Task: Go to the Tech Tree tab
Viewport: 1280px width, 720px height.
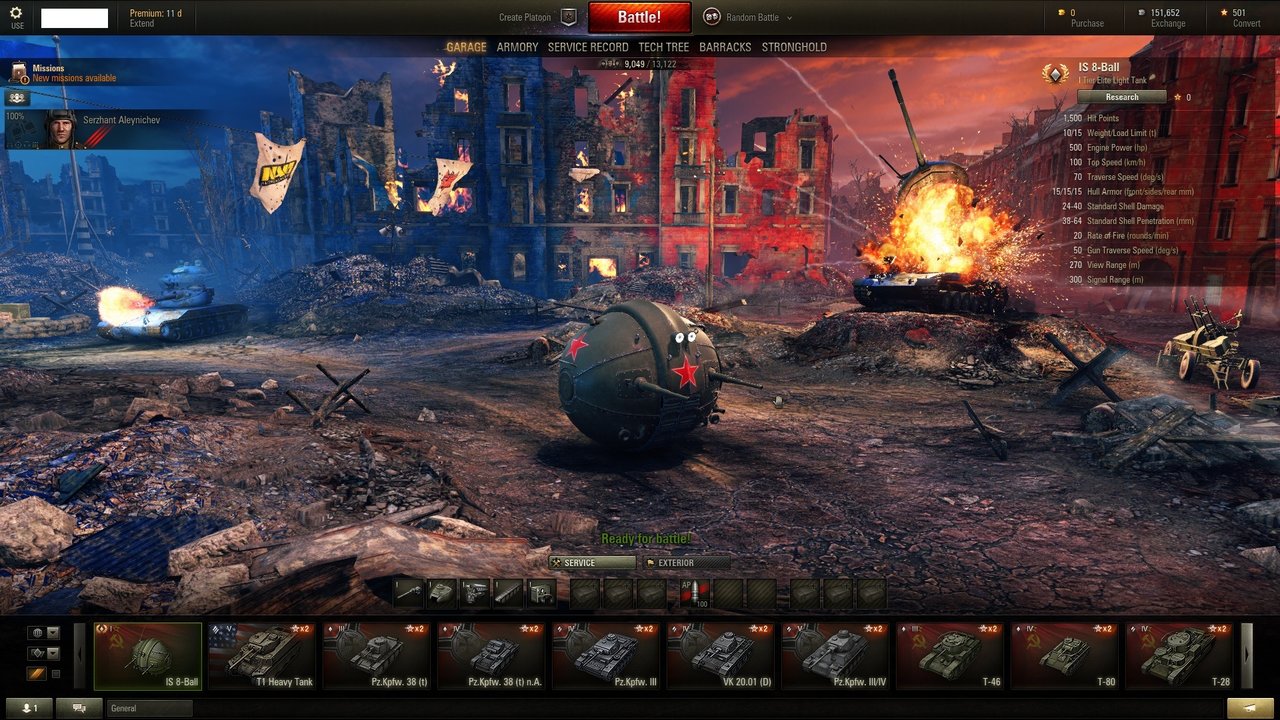Action: (x=664, y=47)
